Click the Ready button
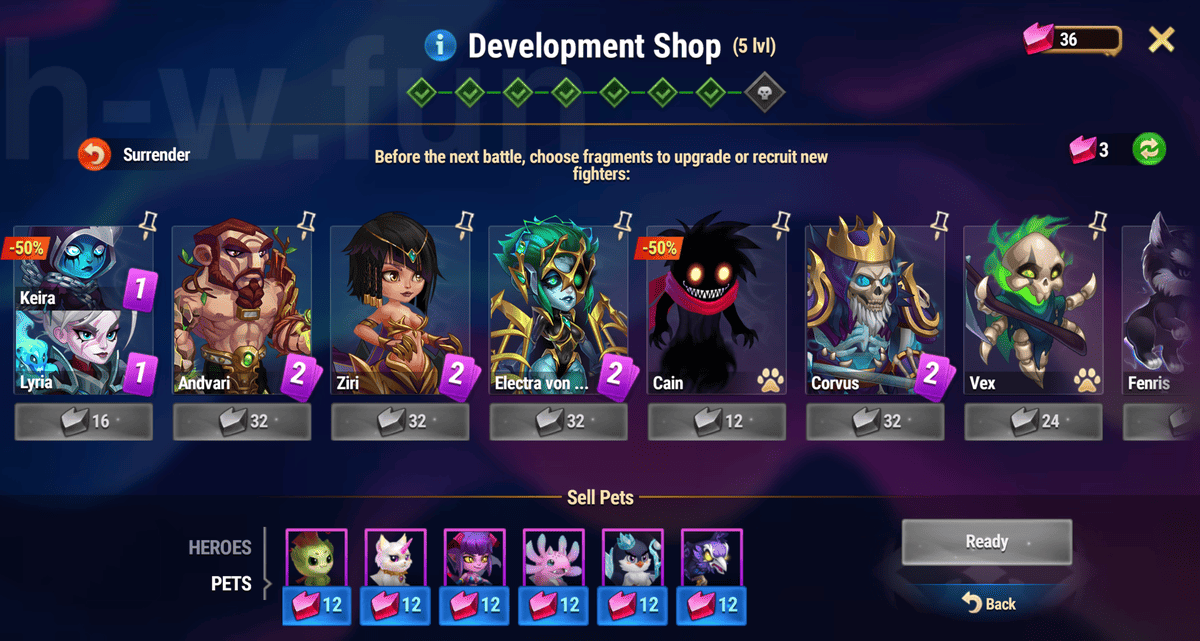The image size is (1200, 641). point(986,542)
